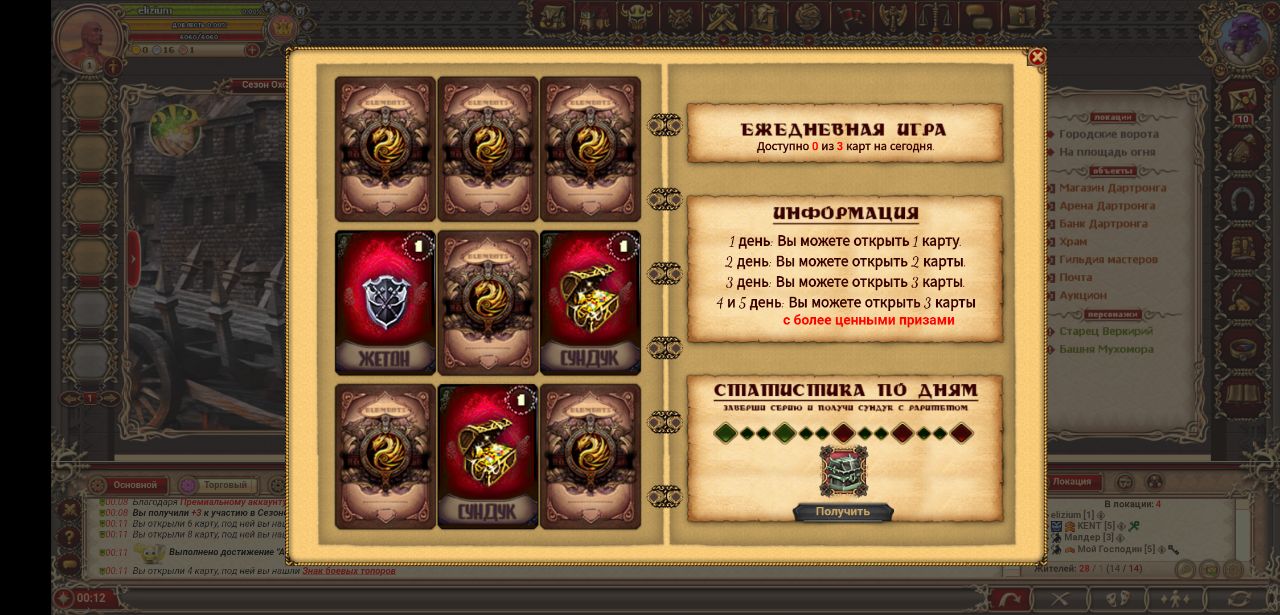
Task: Talk to Старец Веркирий
Action: point(1105,331)
